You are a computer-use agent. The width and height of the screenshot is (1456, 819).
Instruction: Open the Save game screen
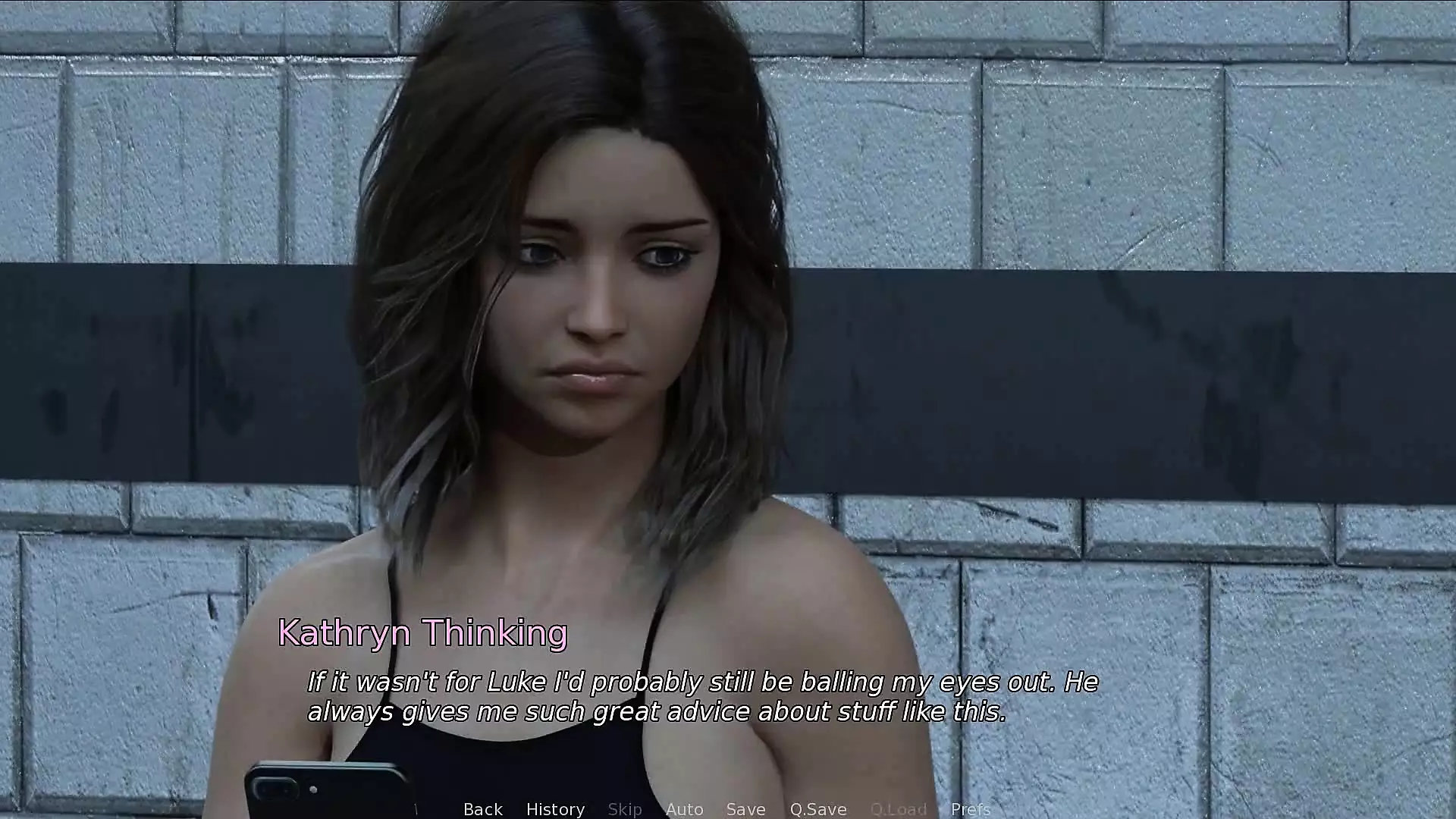(x=745, y=809)
